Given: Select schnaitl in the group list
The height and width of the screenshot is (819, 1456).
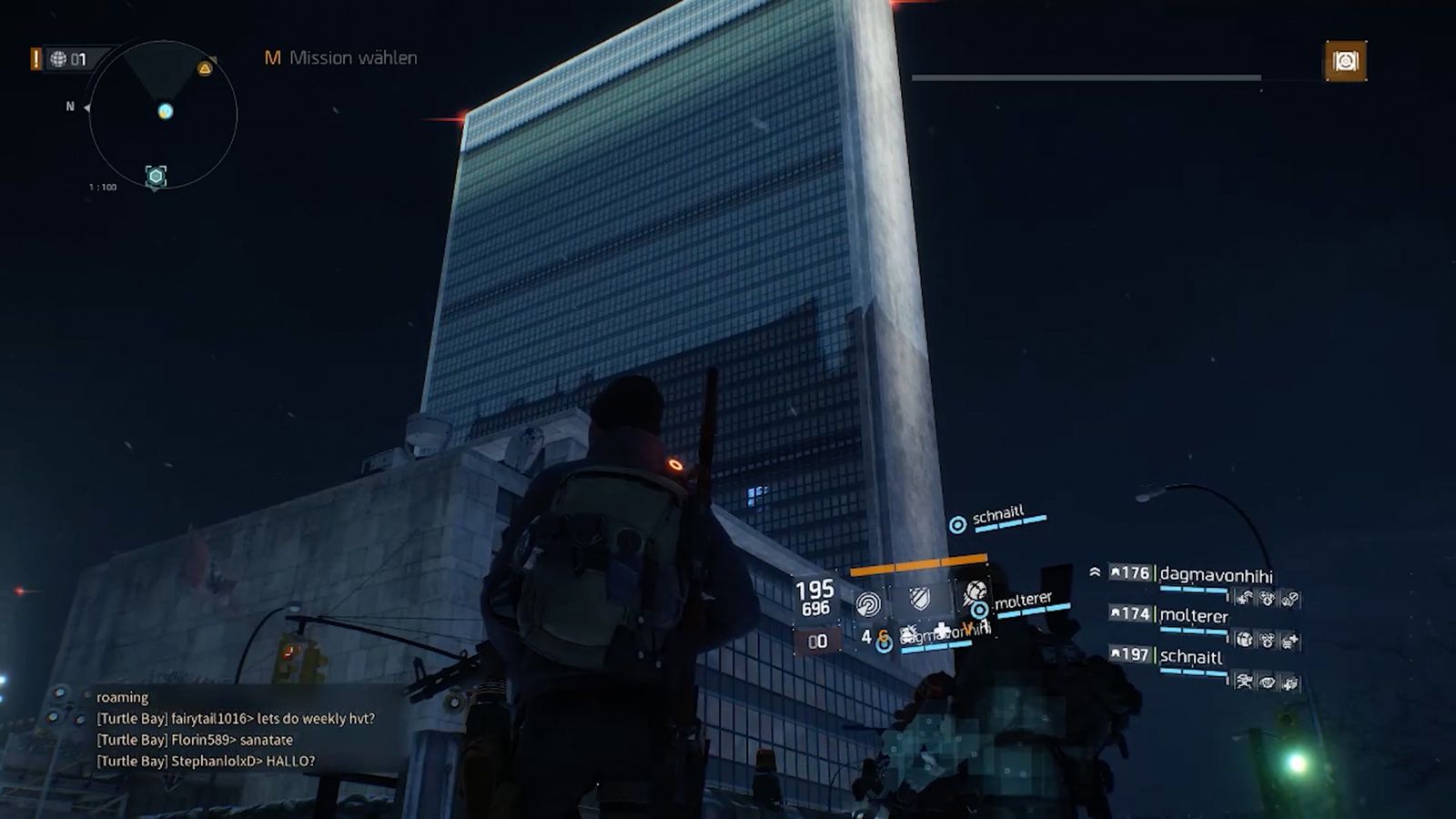Looking at the screenshot, I should (1190, 657).
